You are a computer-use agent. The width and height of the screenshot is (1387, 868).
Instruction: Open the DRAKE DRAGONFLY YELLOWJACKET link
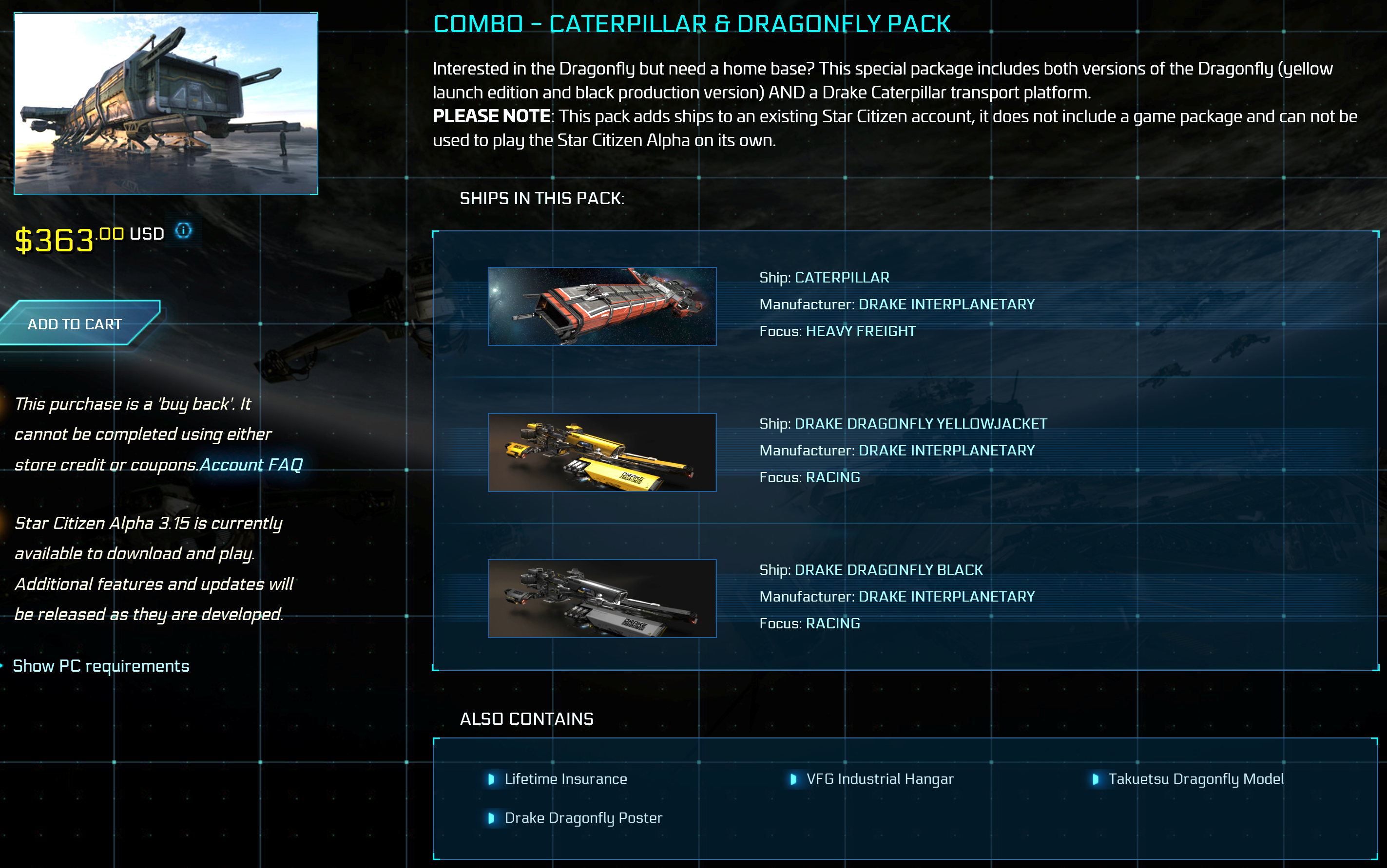[x=920, y=424]
